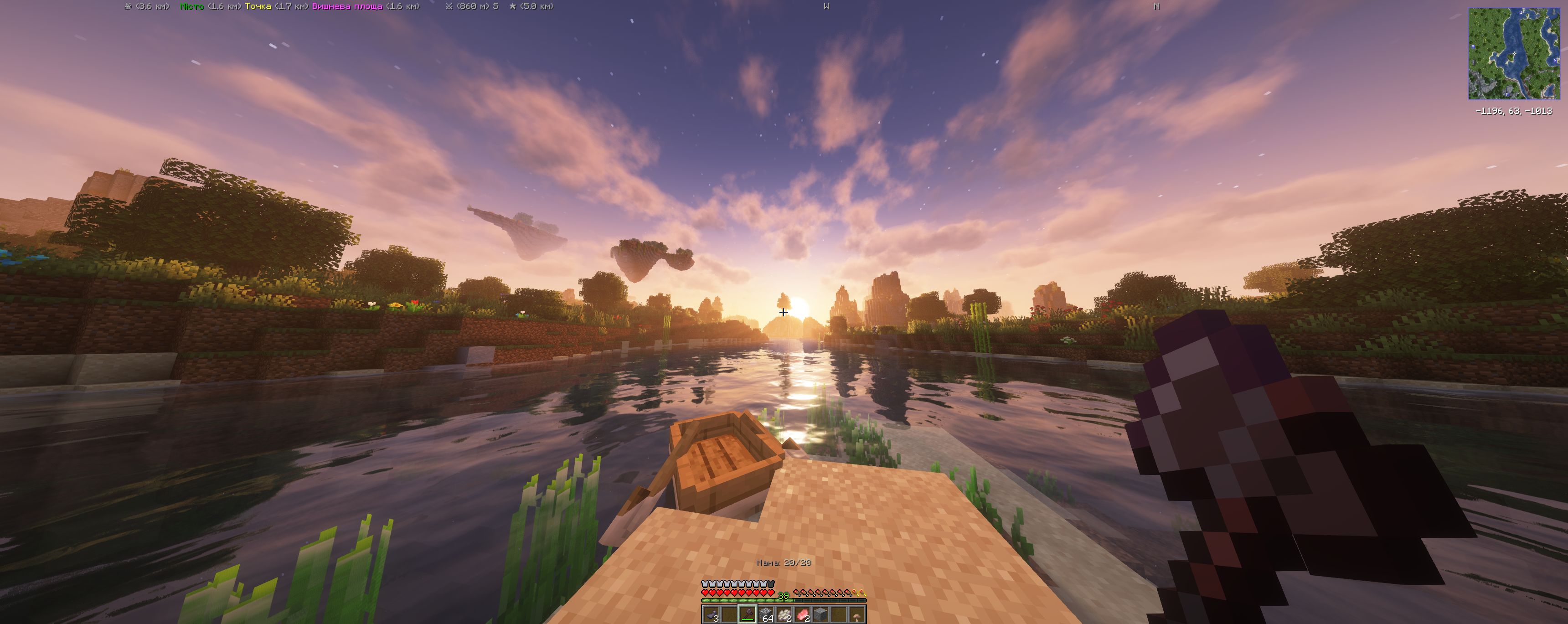Image resolution: width=1568 pixels, height=624 pixels.
Task: Select the star waypoint marker
Action: (x=512, y=7)
